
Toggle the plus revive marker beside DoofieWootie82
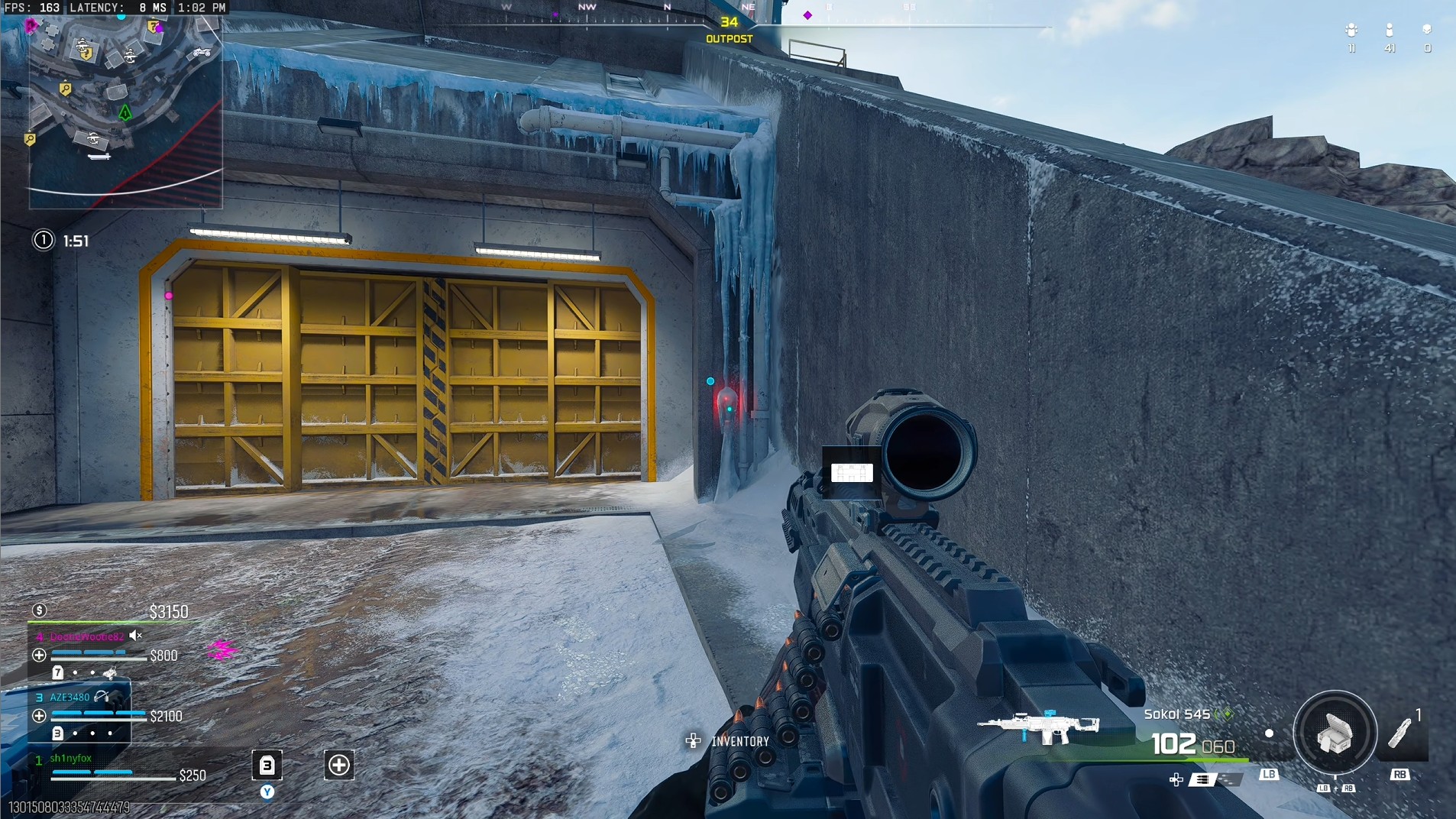click(x=40, y=656)
